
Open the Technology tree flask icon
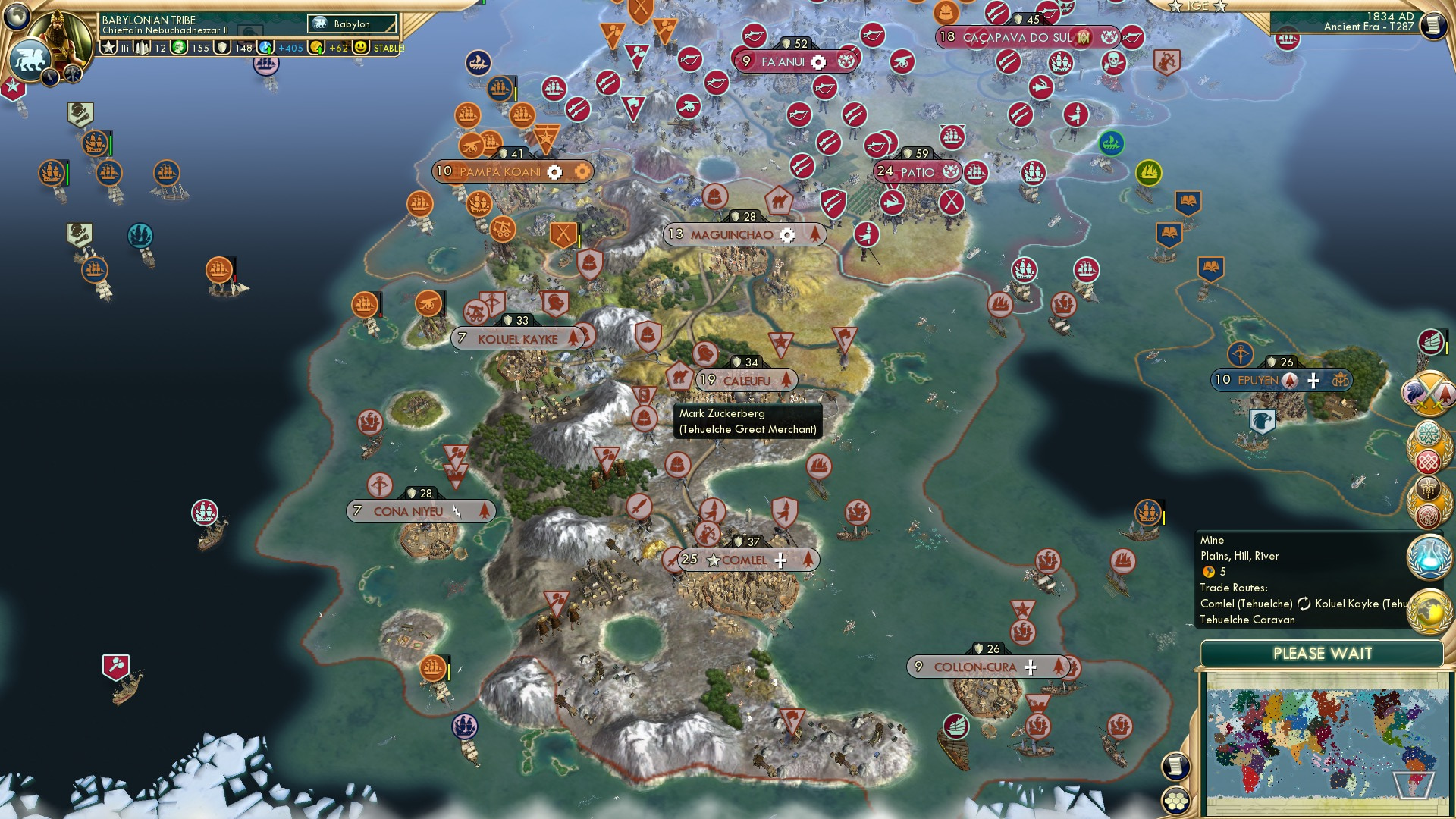pos(1429,557)
